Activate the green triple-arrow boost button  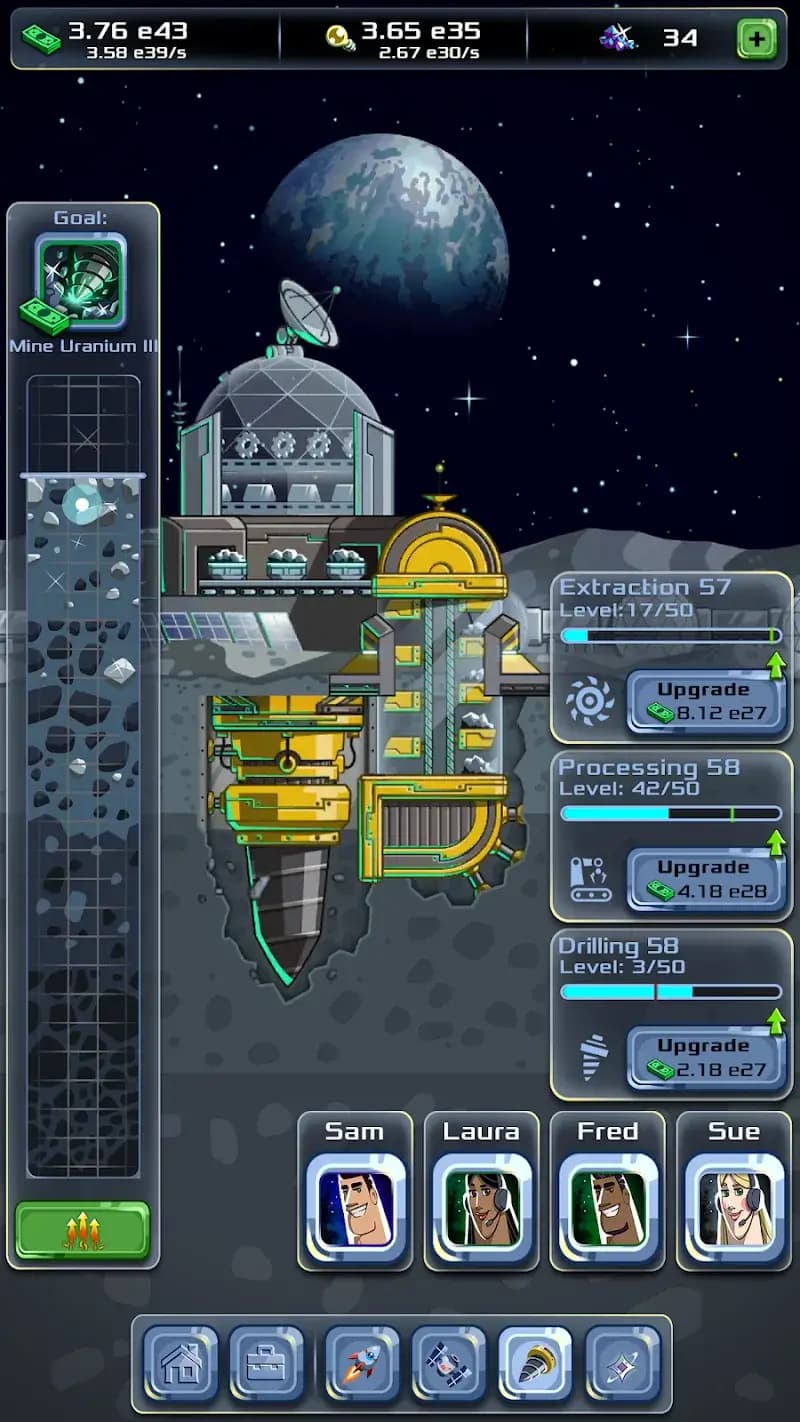click(82, 1231)
